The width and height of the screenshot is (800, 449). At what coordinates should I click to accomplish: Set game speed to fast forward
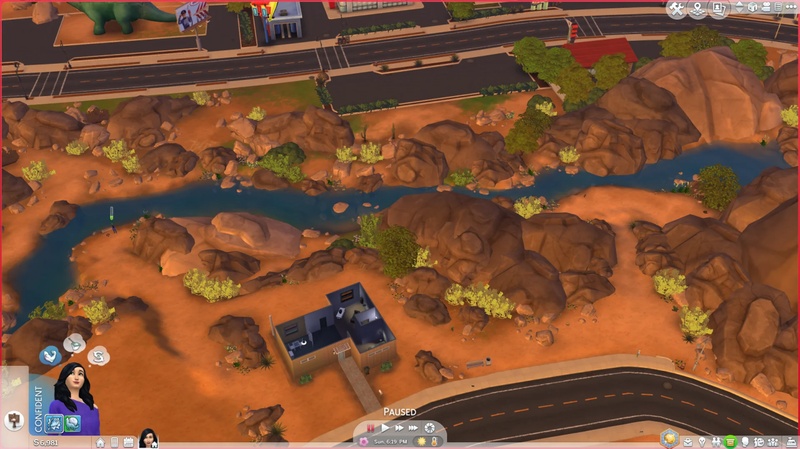[x=397, y=427]
